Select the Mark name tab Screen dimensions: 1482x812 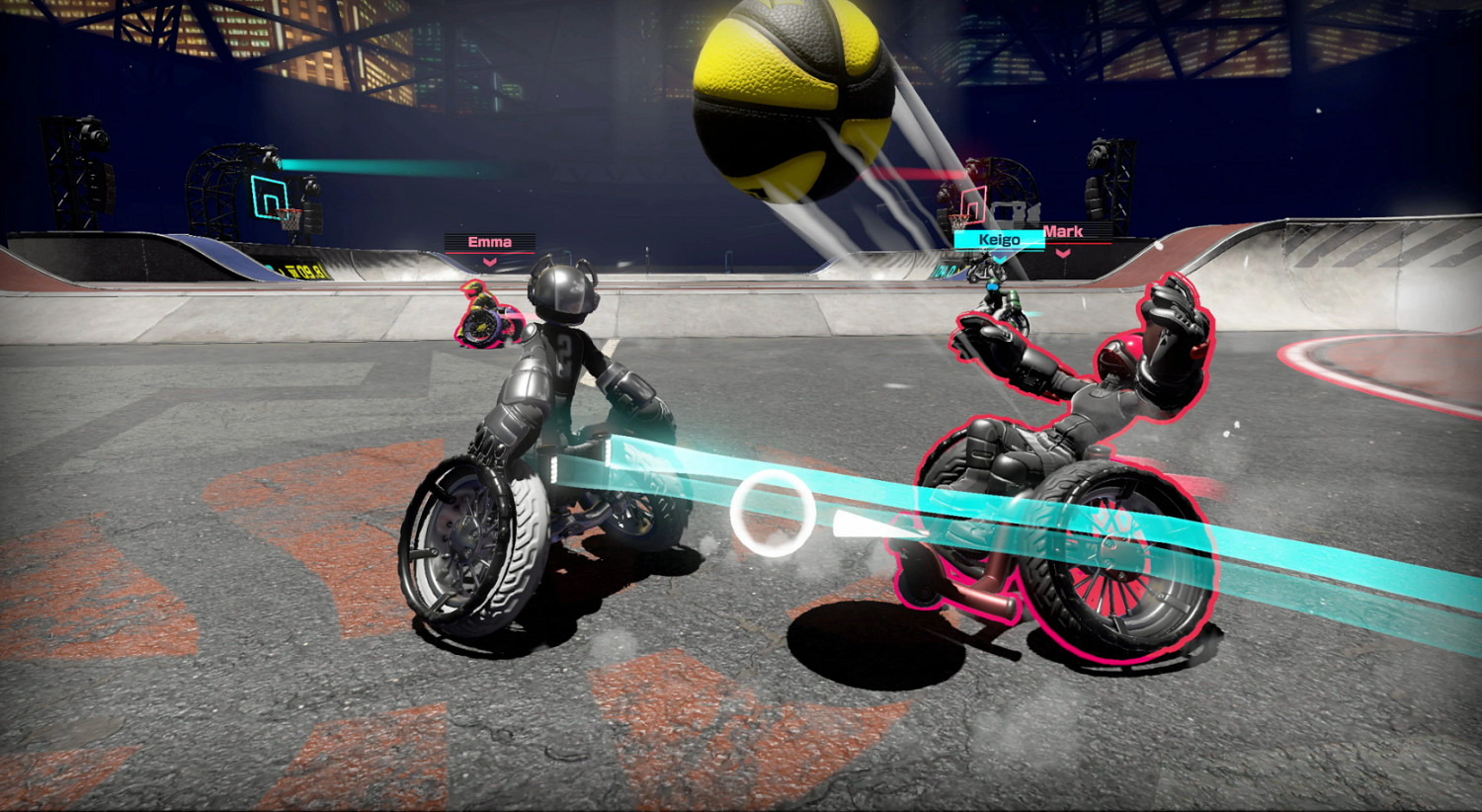[x=1064, y=230]
